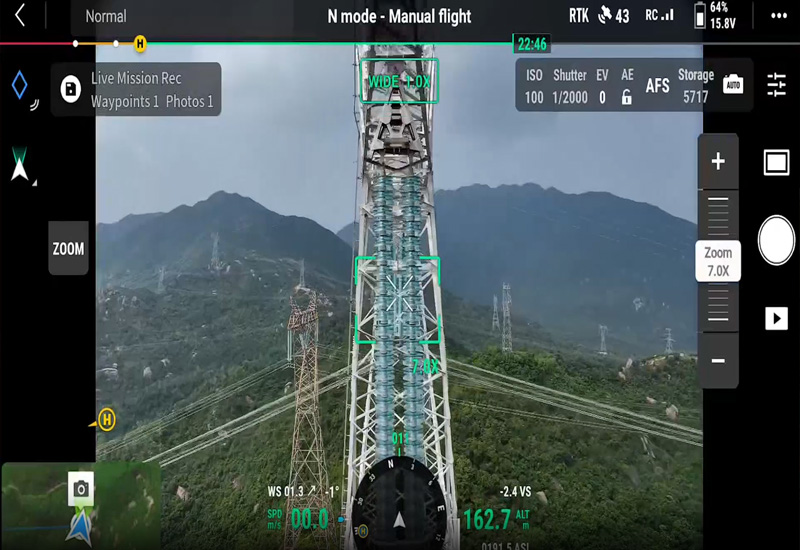Toggle the AE lock icon

(x=627, y=97)
